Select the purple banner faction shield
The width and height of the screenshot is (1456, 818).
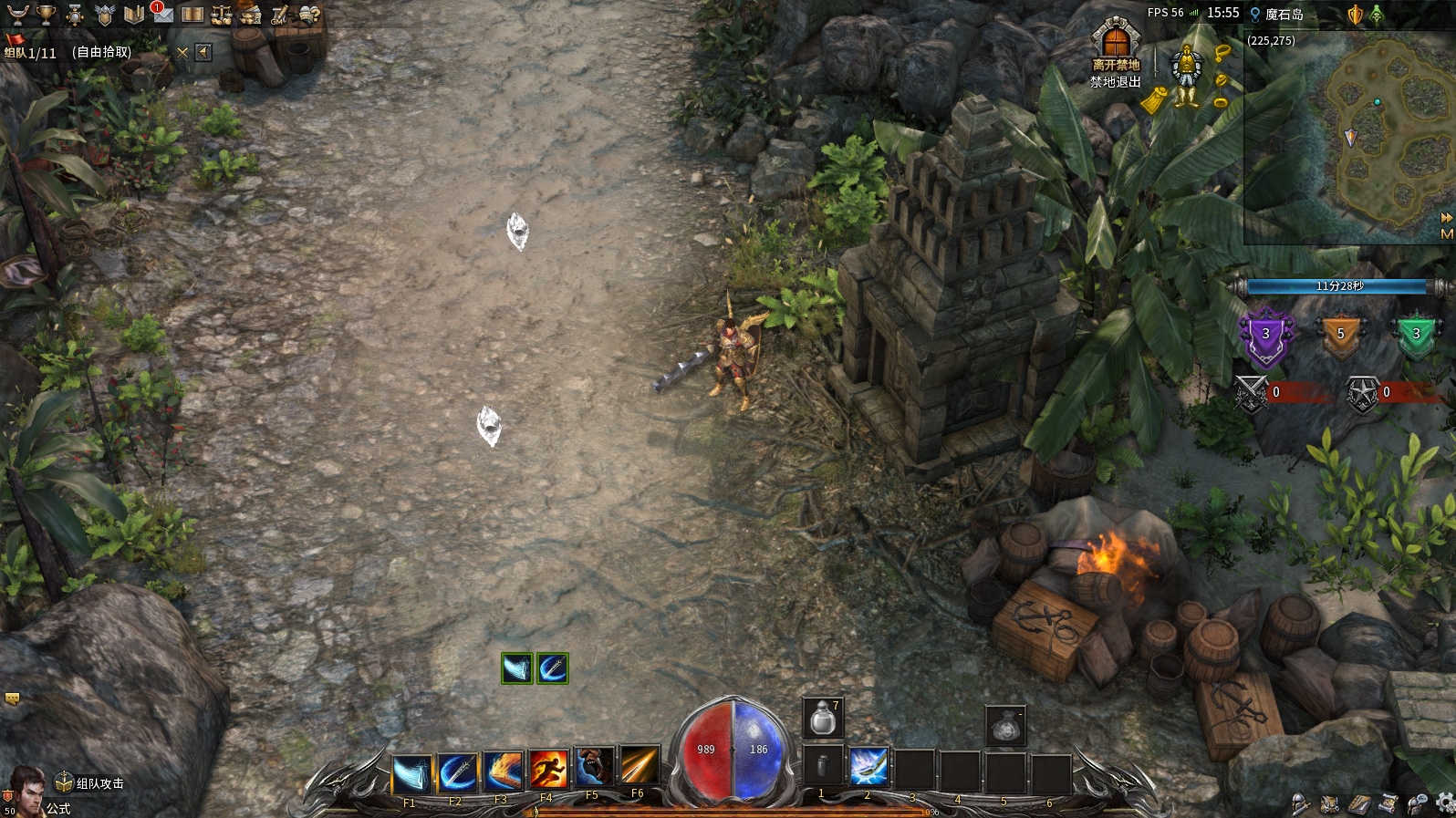pos(1266,336)
